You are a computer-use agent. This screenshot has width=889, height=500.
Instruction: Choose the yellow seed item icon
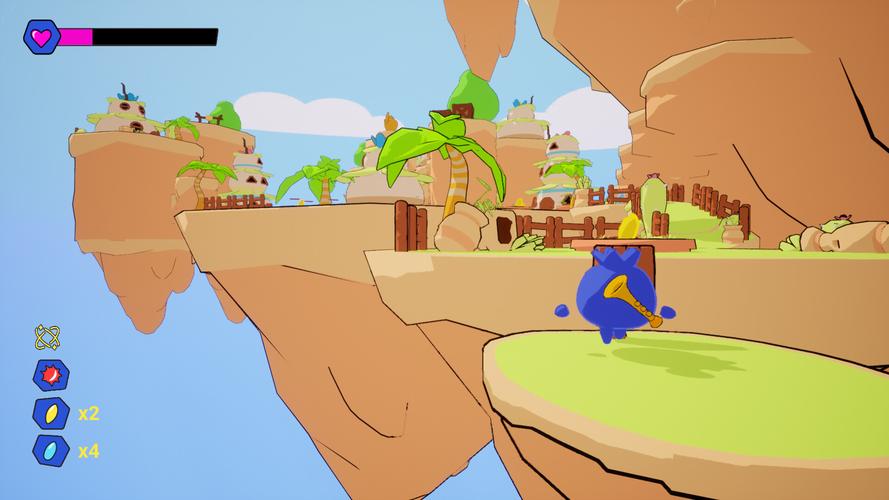tap(50, 413)
